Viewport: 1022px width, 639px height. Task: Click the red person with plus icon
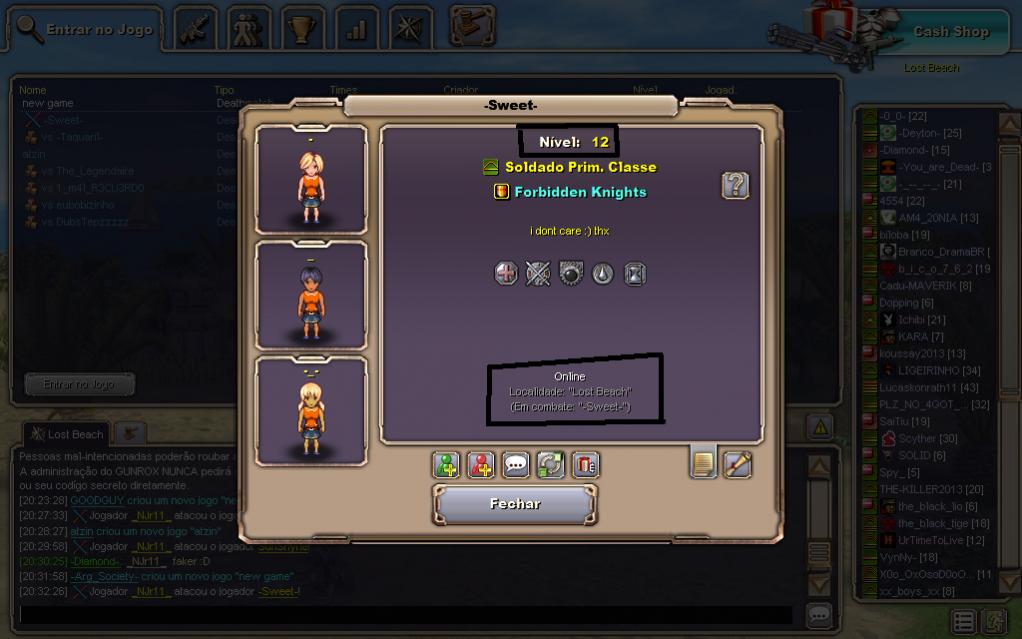coord(481,465)
